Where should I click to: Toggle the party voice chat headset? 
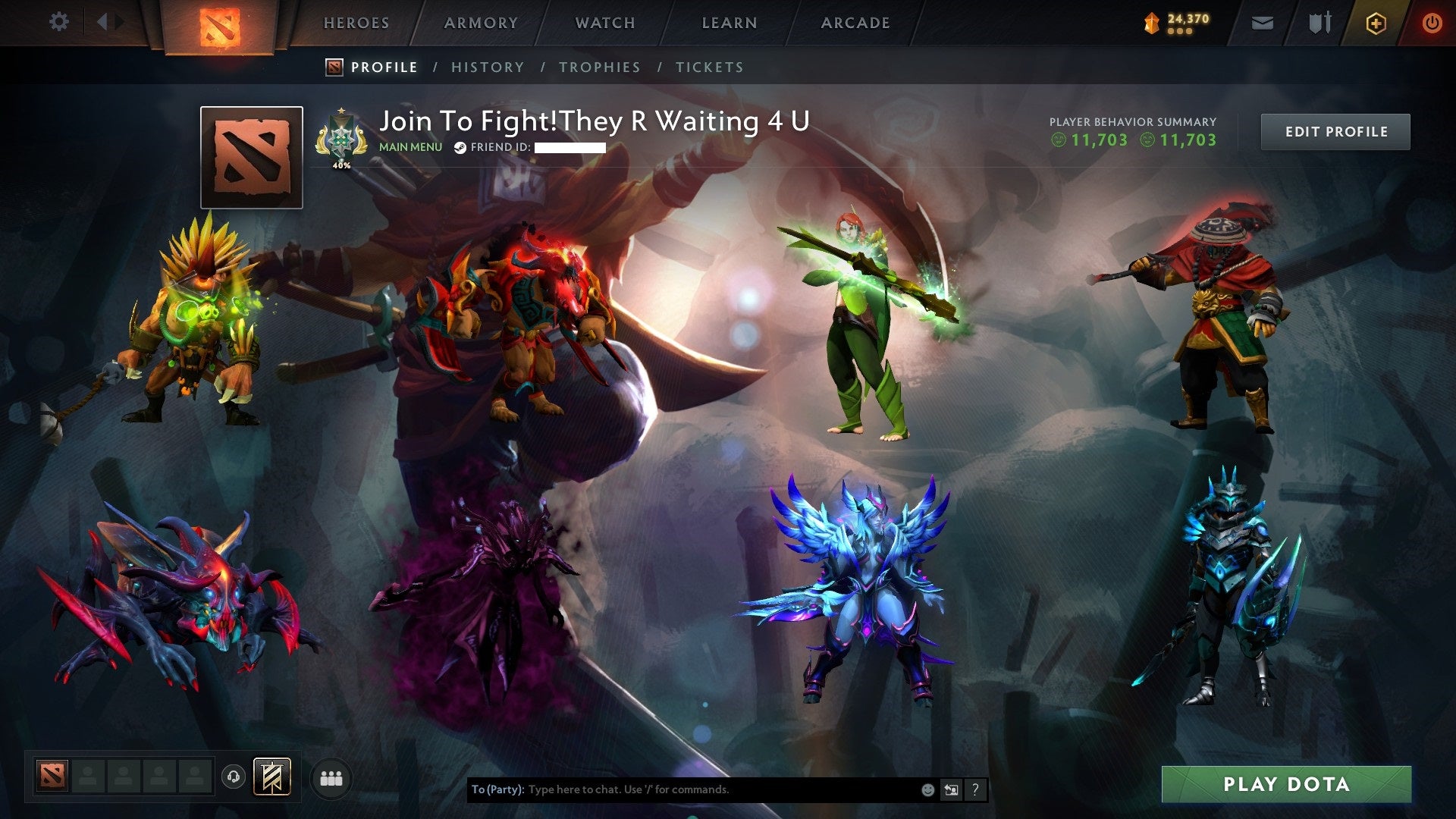click(x=233, y=777)
